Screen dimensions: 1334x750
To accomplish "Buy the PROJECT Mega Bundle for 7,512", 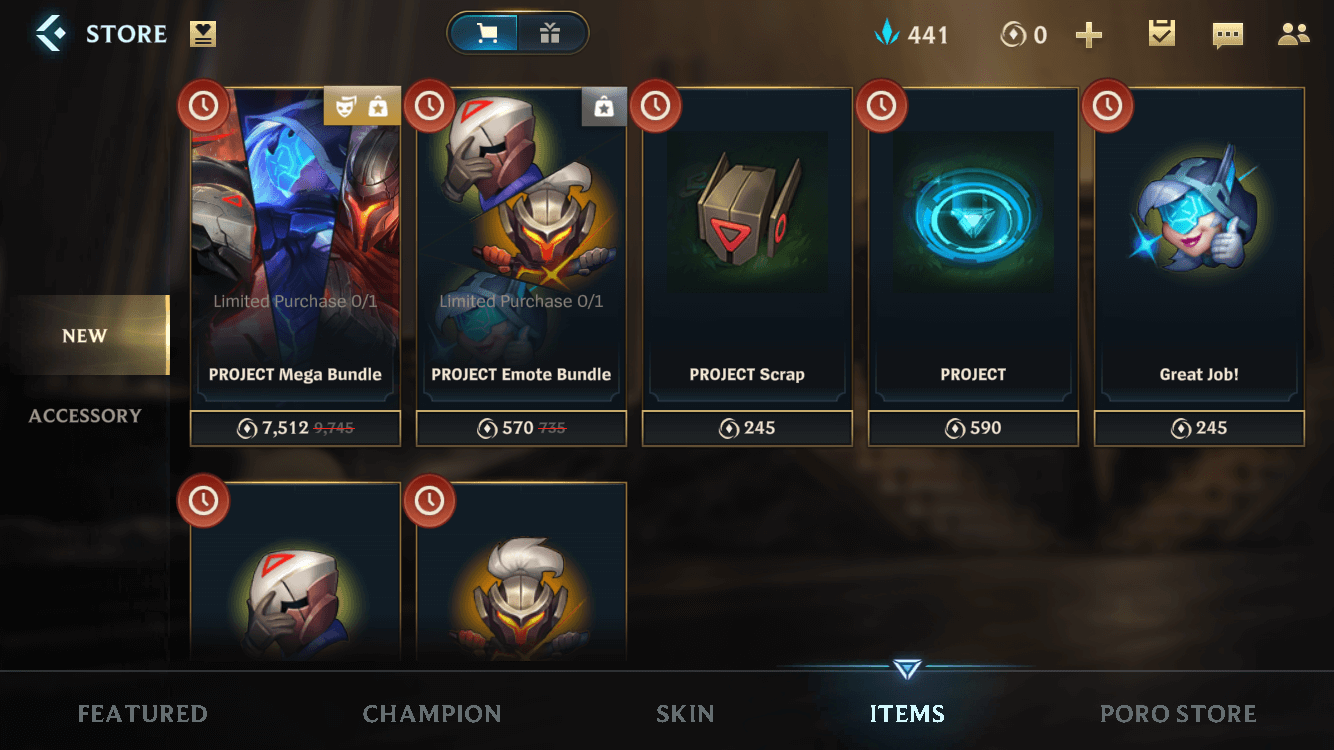I will click(294, 428).
